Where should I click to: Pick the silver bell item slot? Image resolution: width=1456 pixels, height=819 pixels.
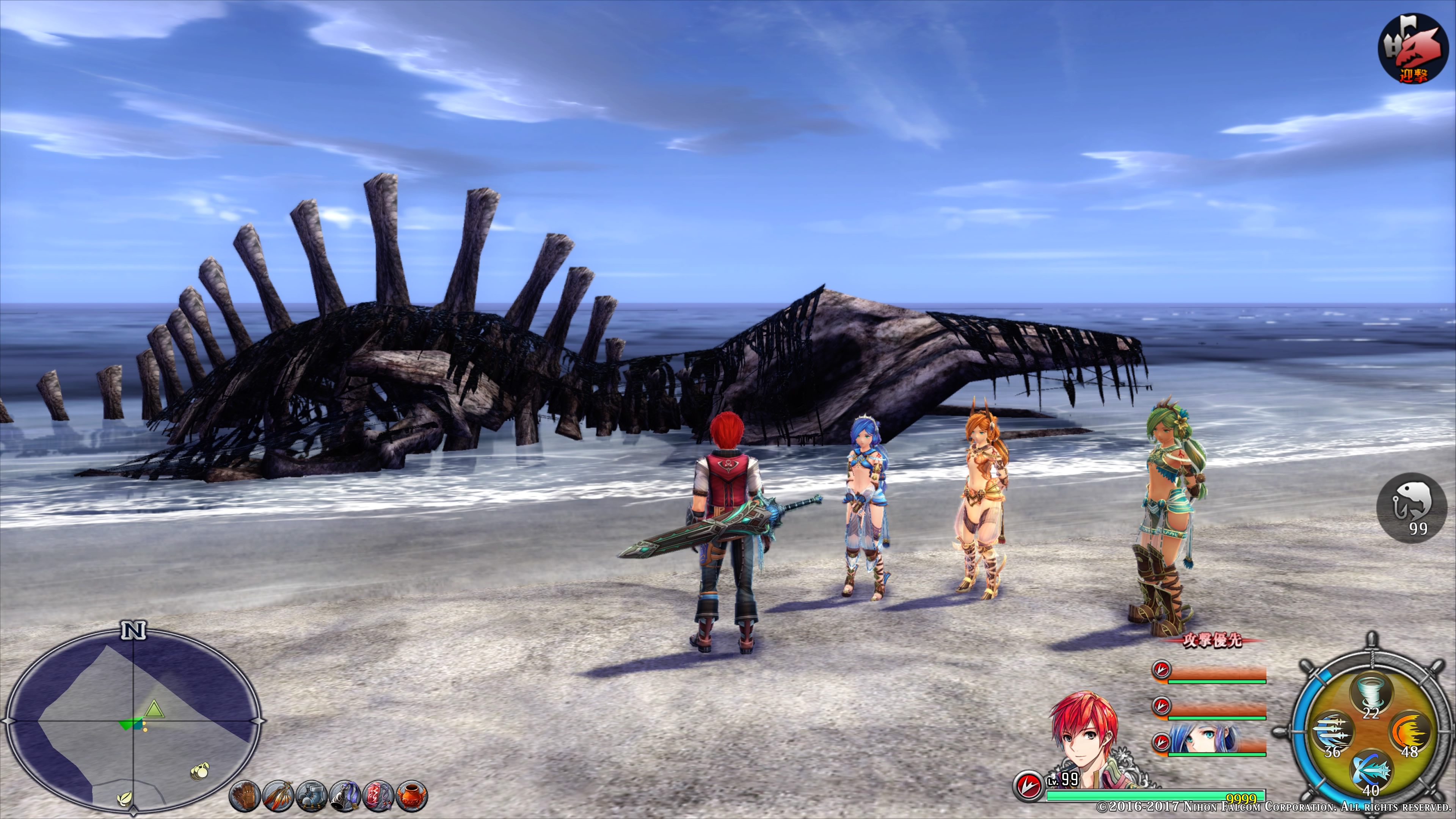345,796
